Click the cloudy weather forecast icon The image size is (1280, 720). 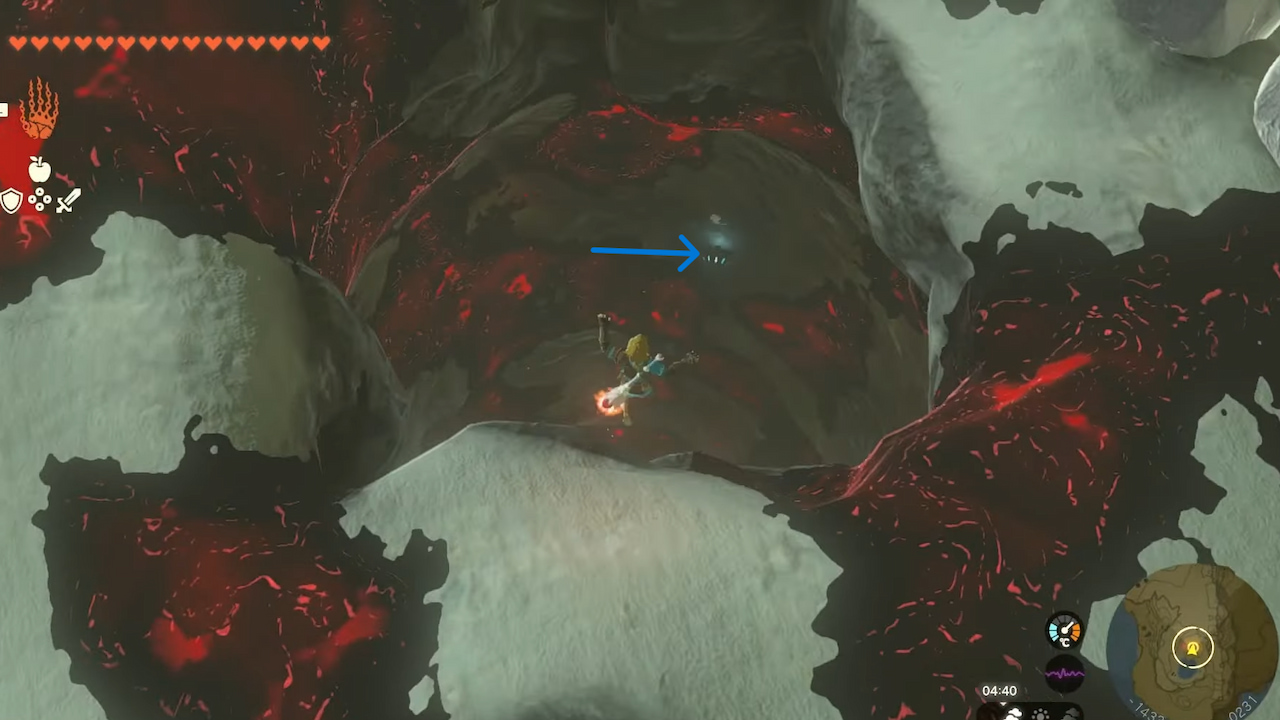(1013, 713)
